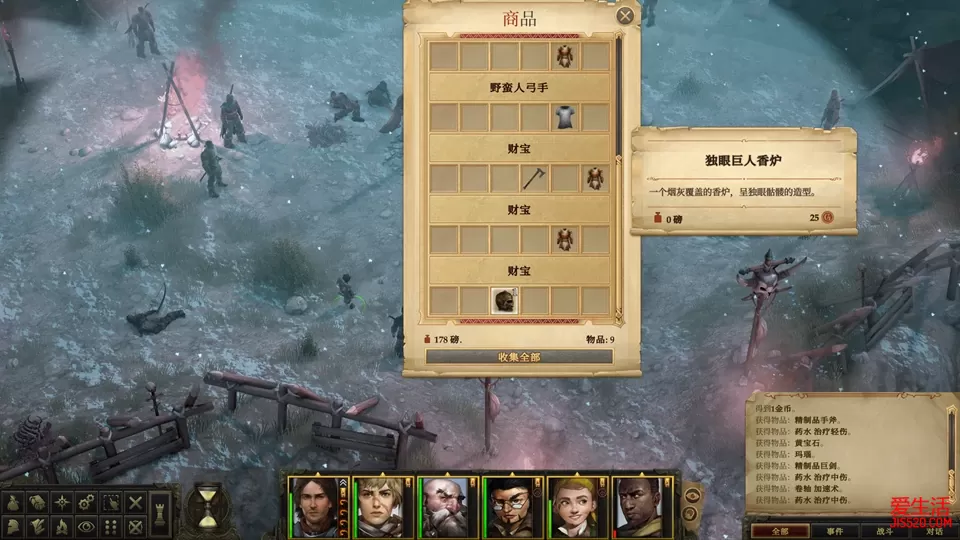Show the 战斗 combat log tab
Screen dimensions: 960x540
coord(886,531)
